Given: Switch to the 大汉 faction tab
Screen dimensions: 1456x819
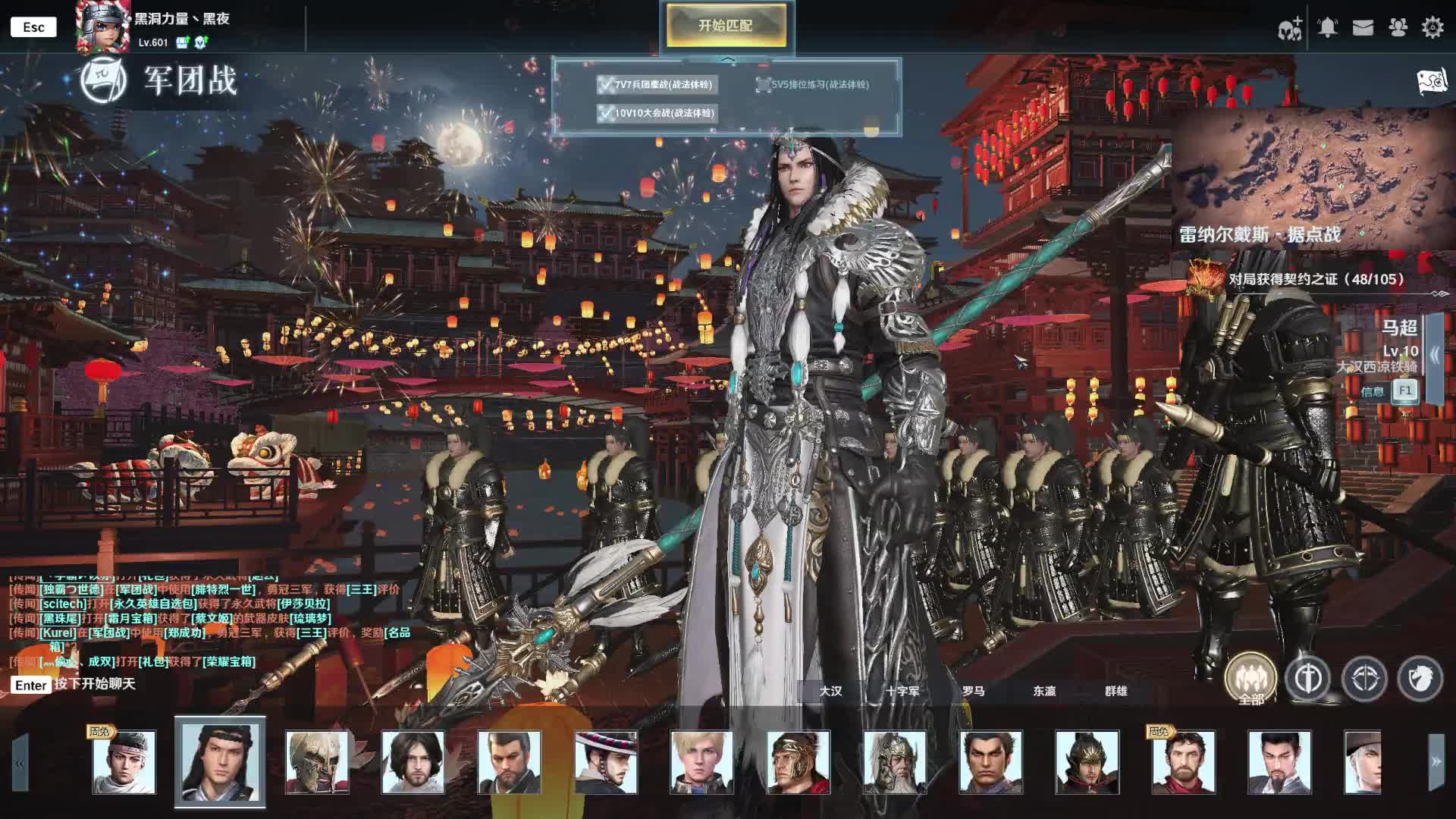Looking at the screenshot, I should point(830,691).
